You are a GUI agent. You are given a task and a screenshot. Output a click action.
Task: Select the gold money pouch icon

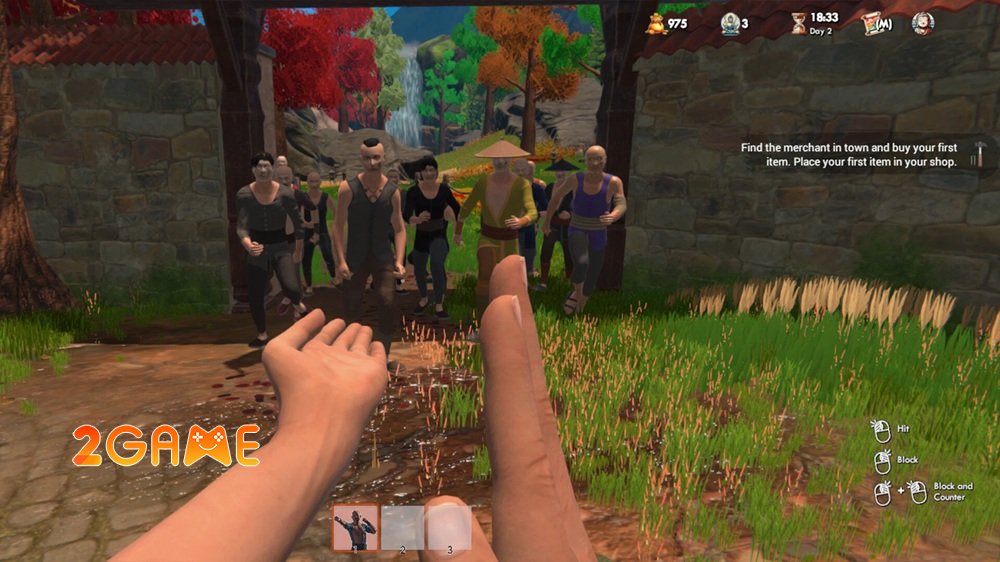click(654, 22)
